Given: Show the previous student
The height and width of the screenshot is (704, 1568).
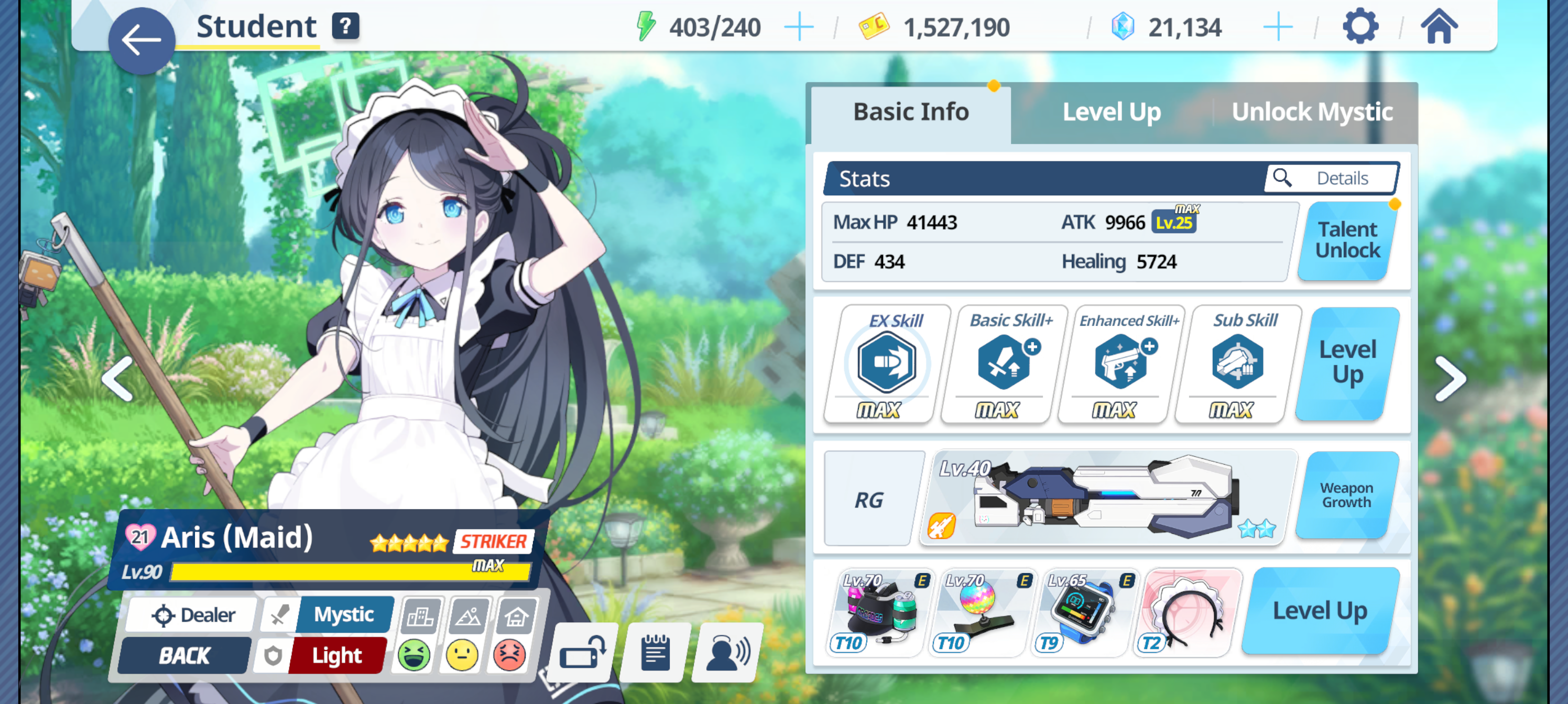Looking at the screenshot, I should (117, 379).
